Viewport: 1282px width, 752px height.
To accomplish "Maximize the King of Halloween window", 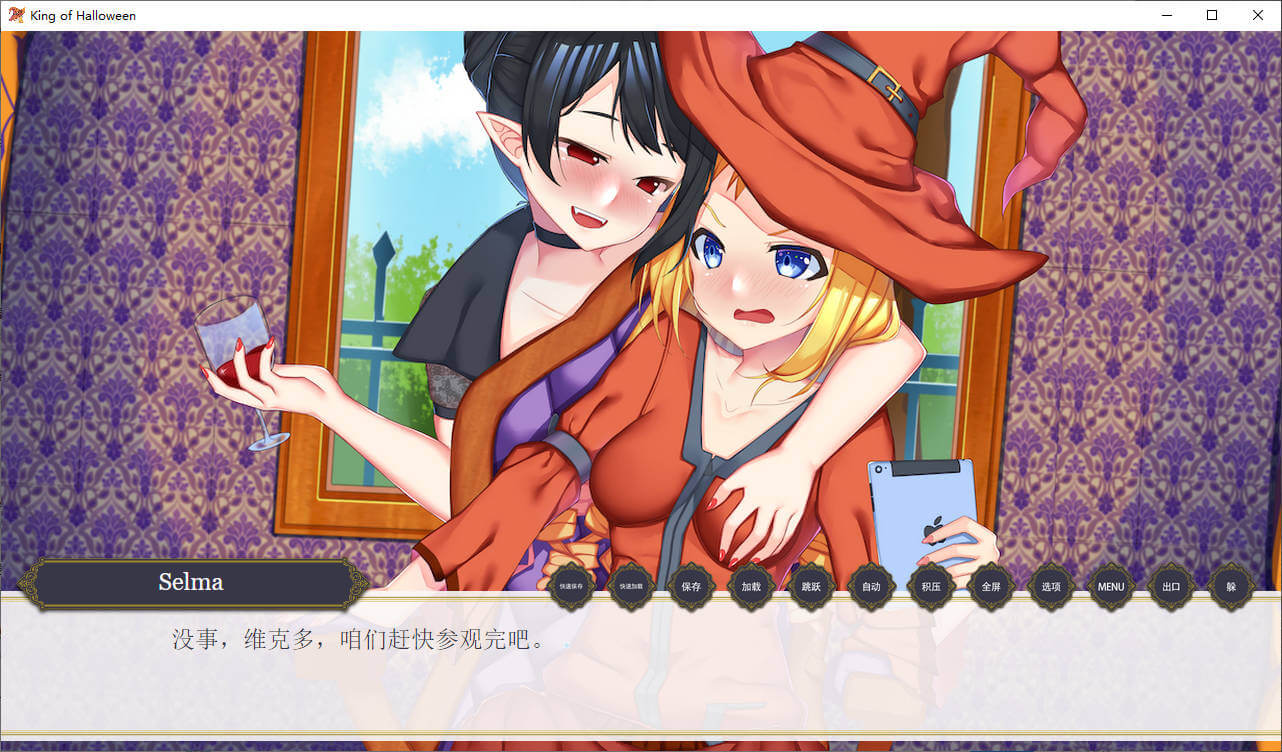I will [1212, 15].
